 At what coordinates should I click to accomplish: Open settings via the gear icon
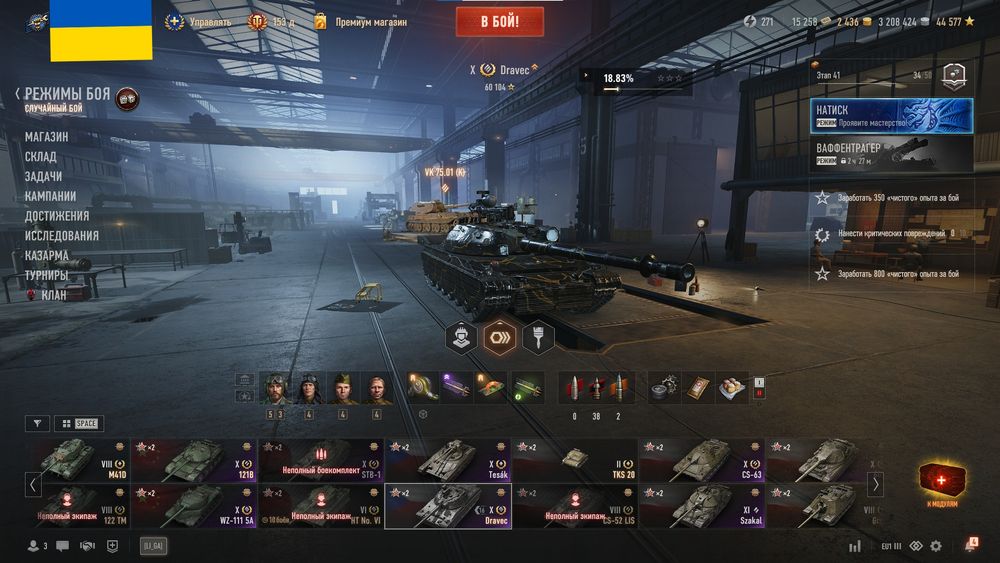pos(936,546)
